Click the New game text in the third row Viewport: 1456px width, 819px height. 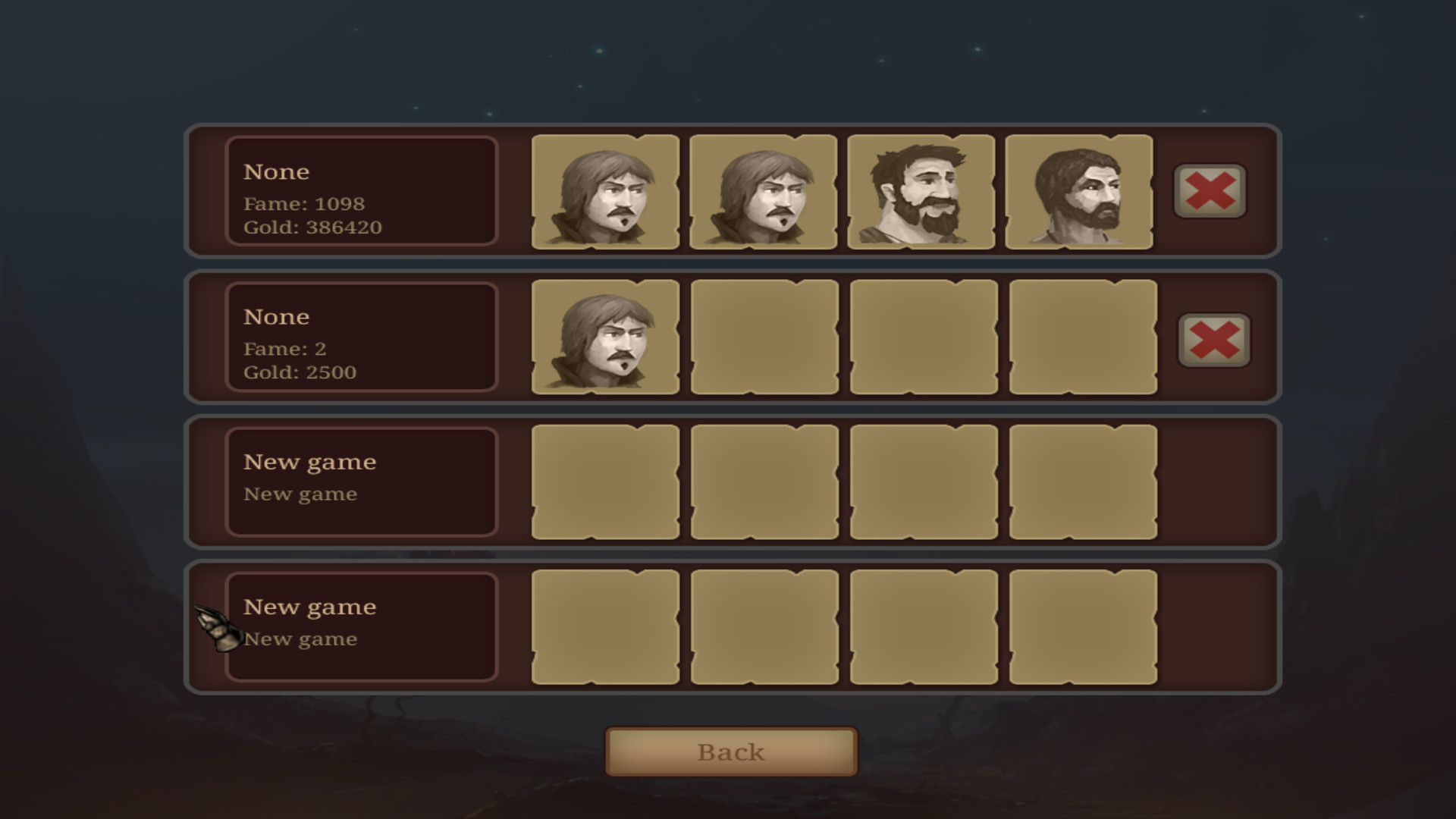point(309,462)
